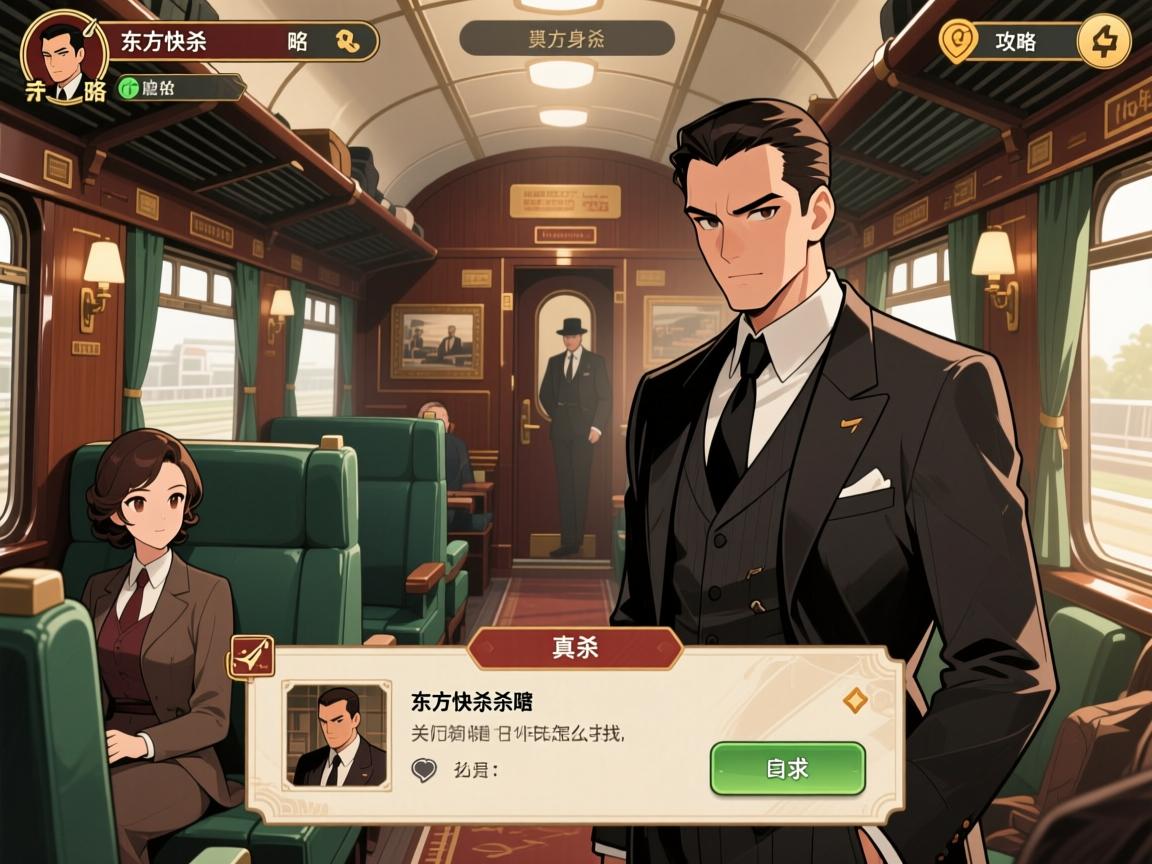Screen dimensions: 1152x864
Task: Click the gold swirl icon beside 略
Action: (x=348, y=41)
